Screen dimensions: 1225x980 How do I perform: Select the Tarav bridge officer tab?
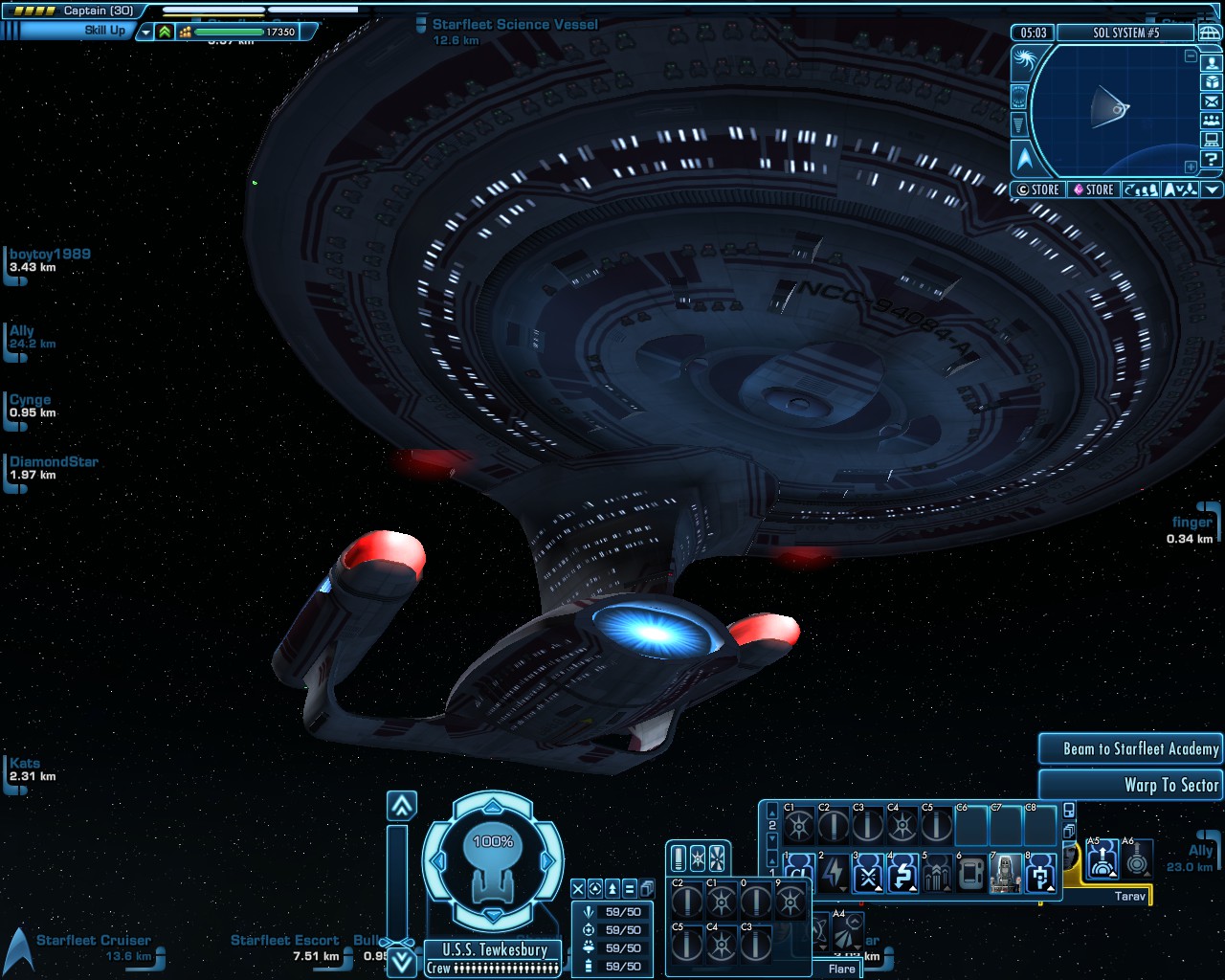click(x=1129, y=897)
